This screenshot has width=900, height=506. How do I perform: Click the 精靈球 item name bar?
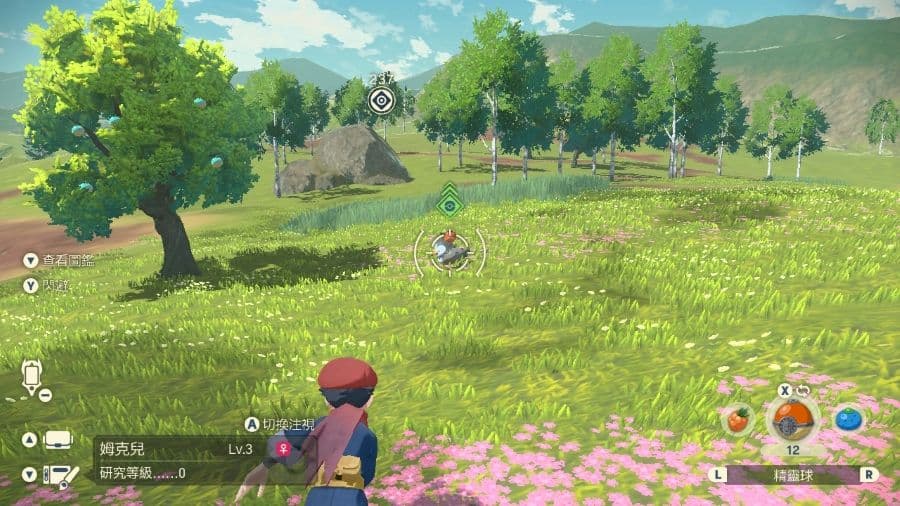click(x=792, y=475)
